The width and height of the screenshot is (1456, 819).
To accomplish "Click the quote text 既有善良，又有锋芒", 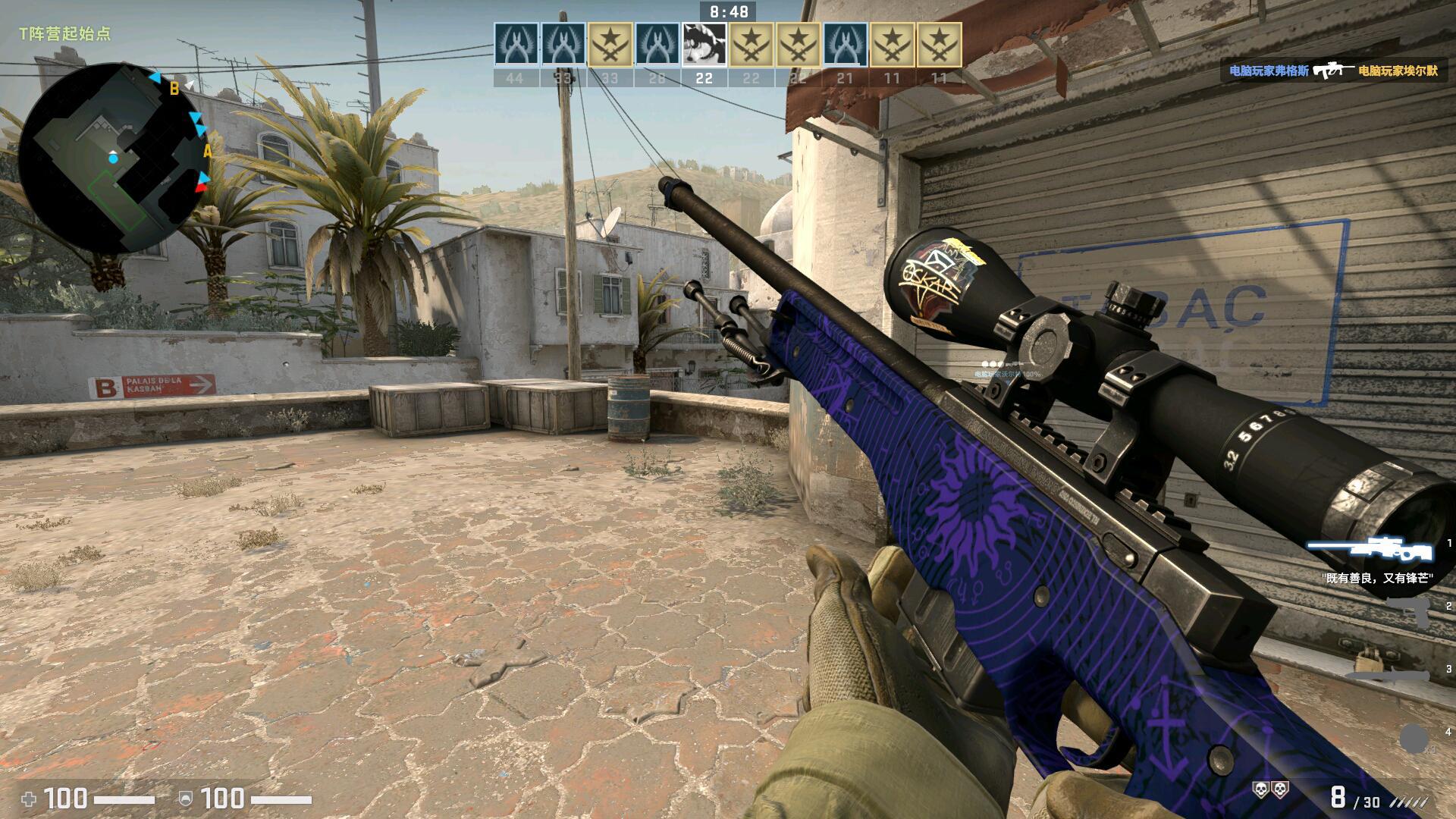I will (1377, 578).
